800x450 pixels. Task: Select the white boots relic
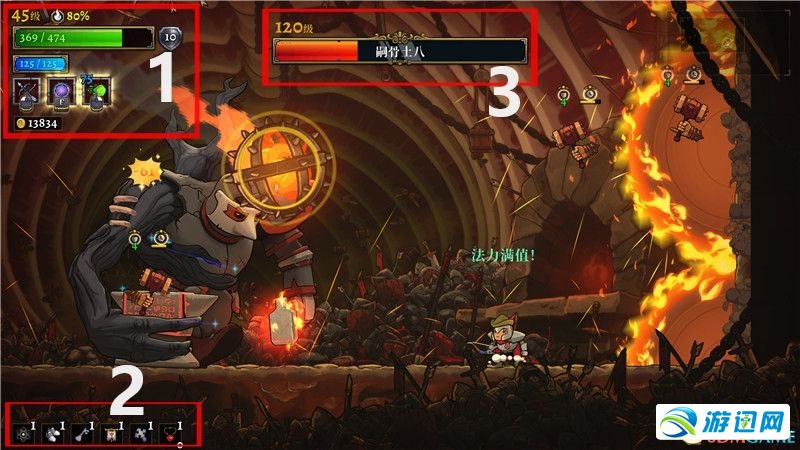click(x=51, y=433)
